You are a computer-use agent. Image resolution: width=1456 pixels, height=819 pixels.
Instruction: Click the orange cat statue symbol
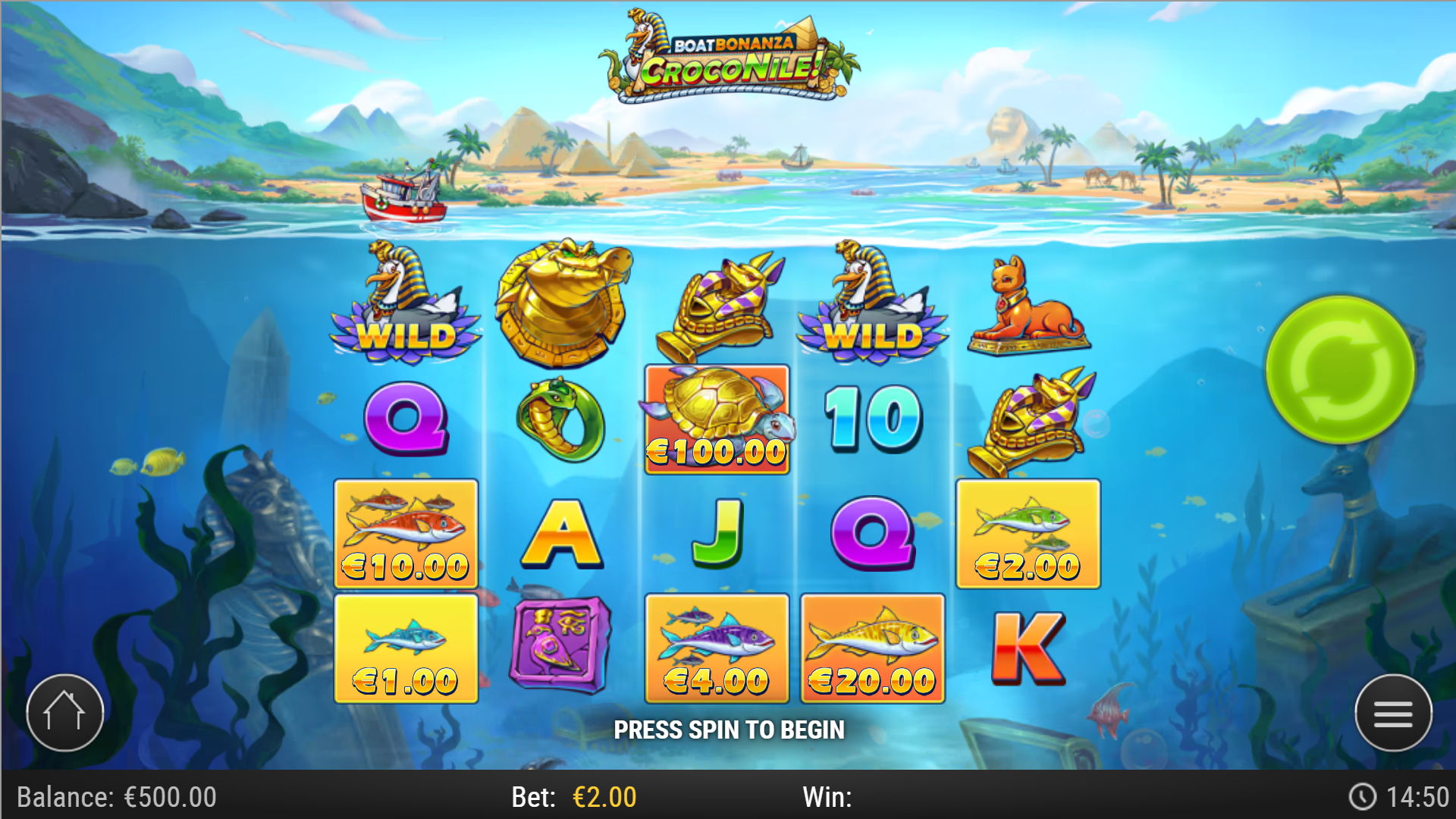coord(1031,307)
